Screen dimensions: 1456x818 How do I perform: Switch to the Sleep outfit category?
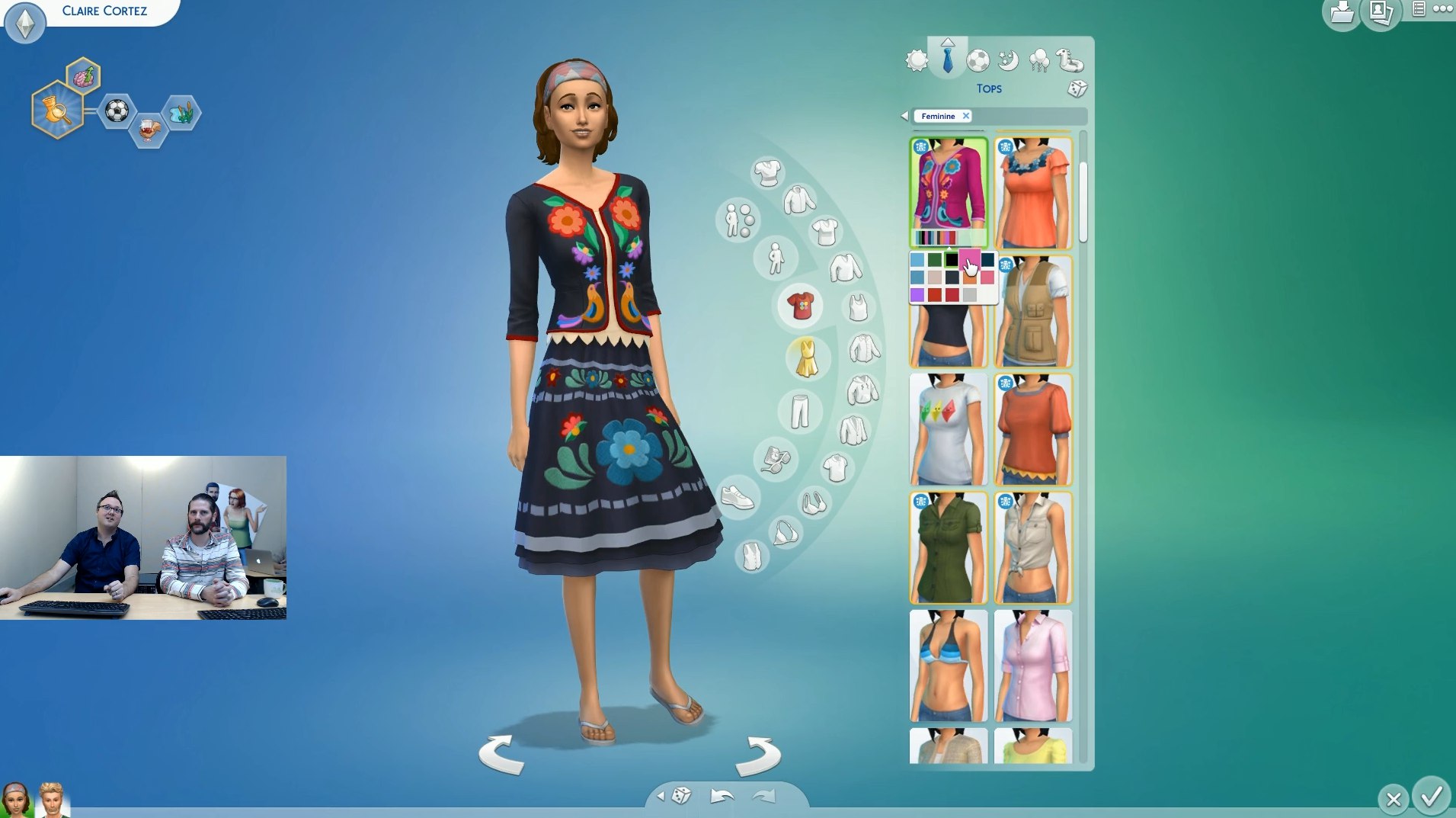pyautogui.click(x=1008, y=60)
